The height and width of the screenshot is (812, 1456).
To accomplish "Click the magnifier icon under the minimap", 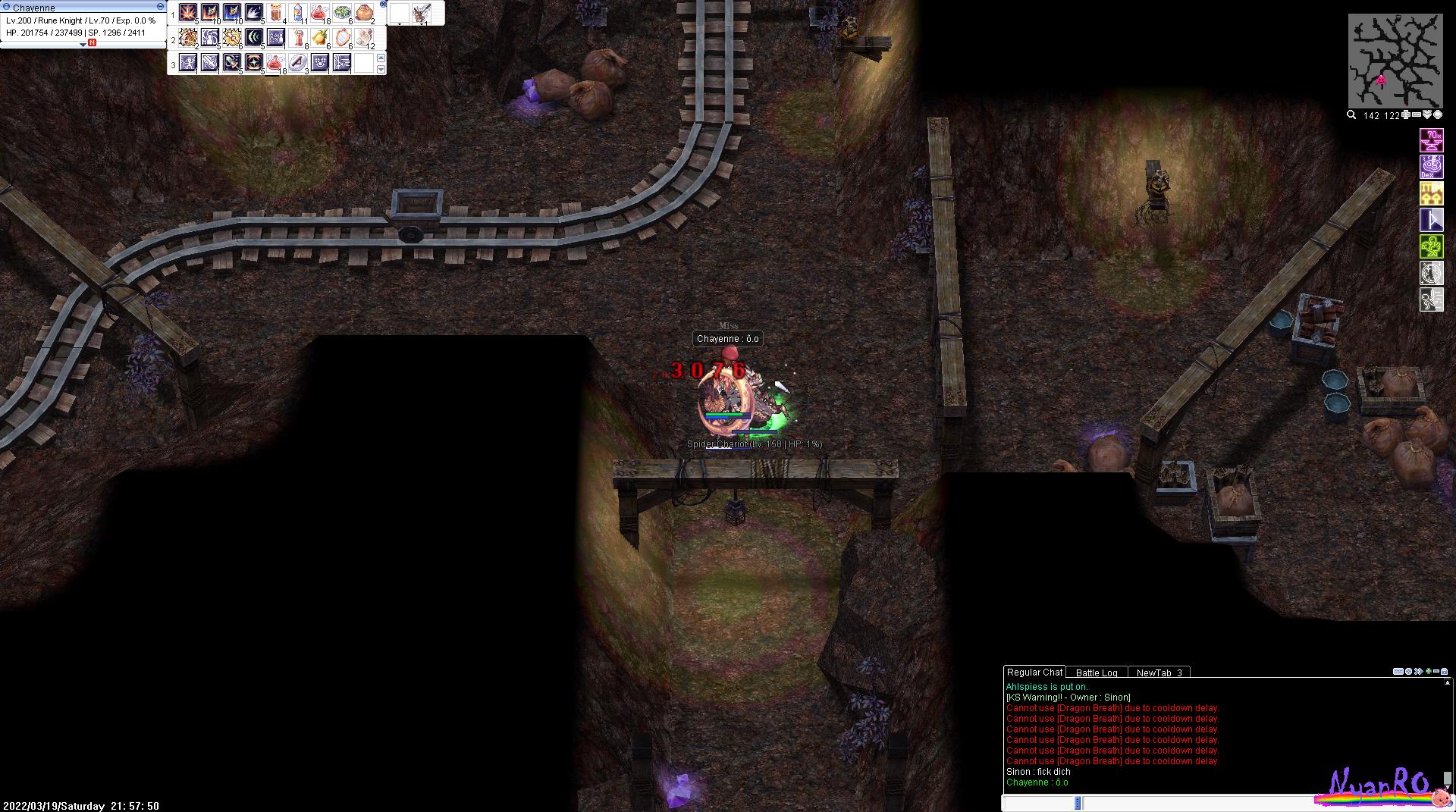I will pos(1351,115).
